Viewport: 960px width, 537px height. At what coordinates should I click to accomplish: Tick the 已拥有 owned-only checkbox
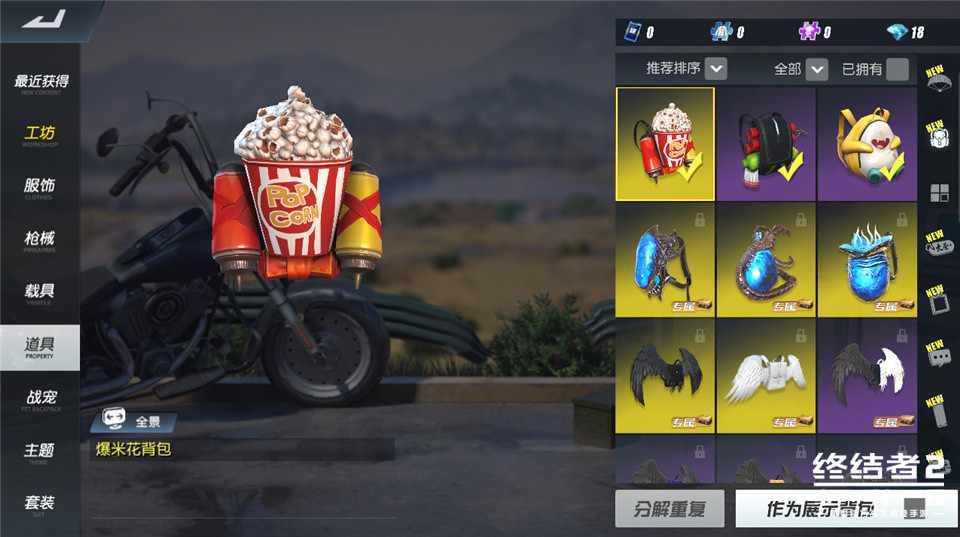point(897,69)
